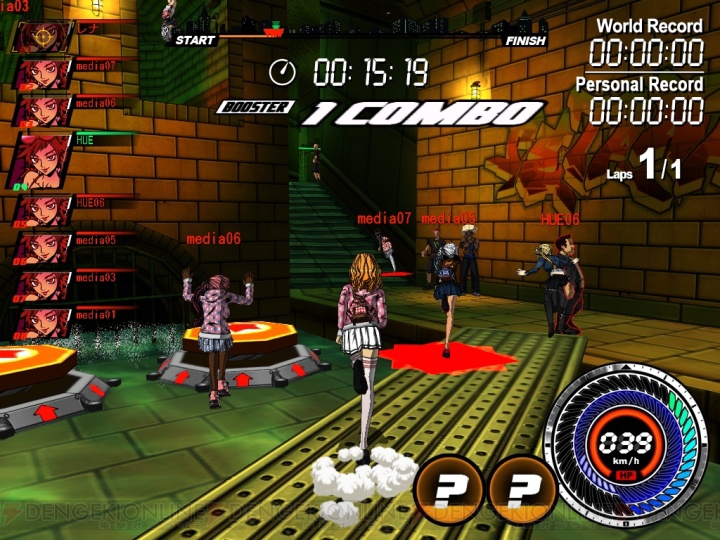Select the media01 racer portrait
Viewport: 720px width, 540px height.
(40, 320)
